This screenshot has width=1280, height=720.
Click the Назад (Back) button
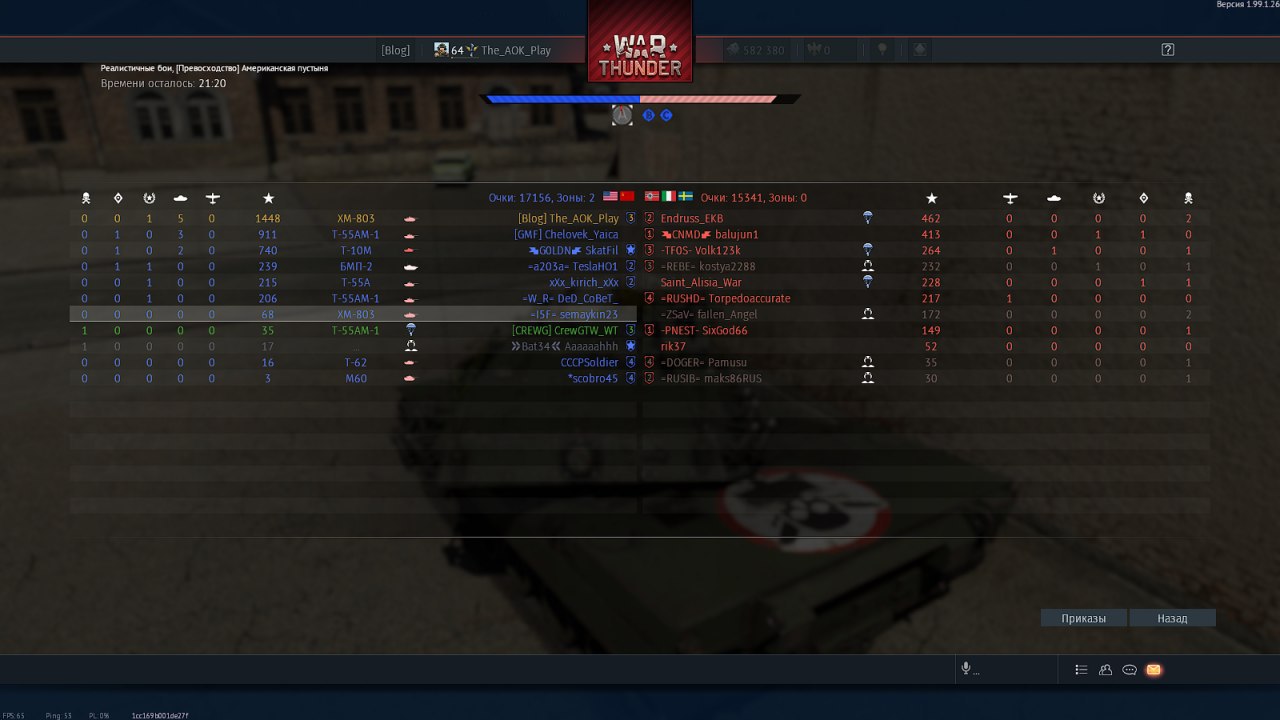coord(1172,618)
